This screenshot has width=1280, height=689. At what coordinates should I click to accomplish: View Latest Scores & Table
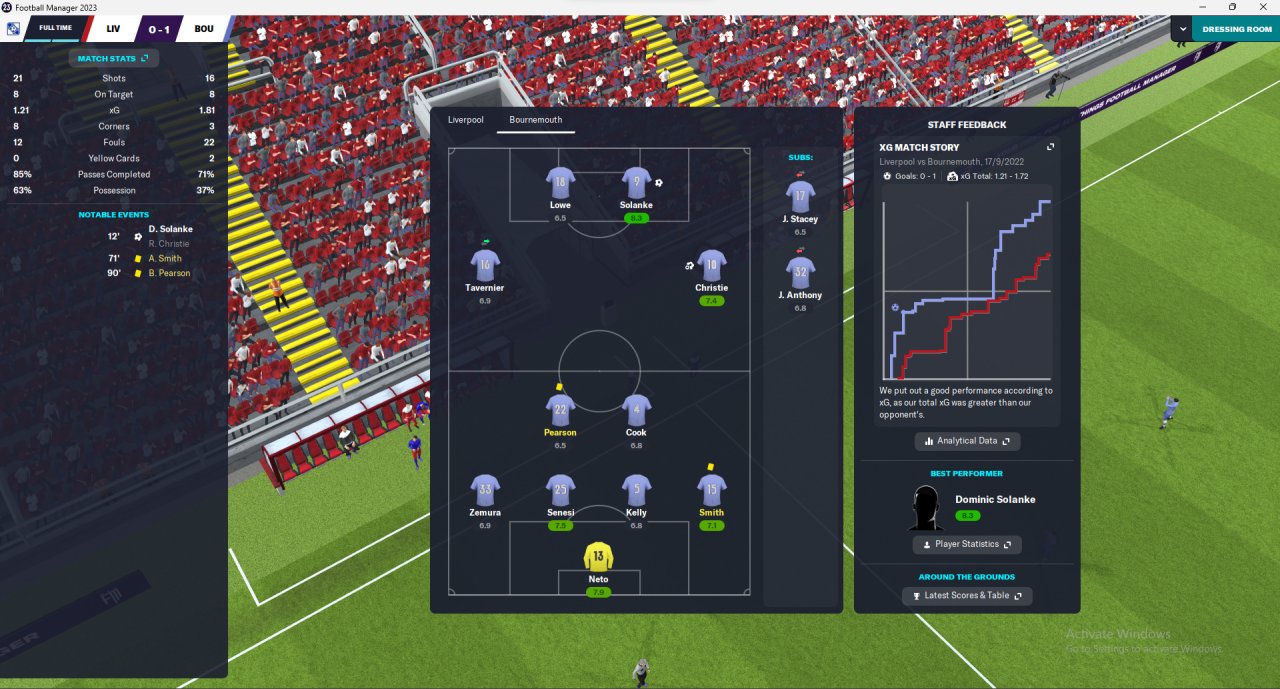click(x=966, y=596)
